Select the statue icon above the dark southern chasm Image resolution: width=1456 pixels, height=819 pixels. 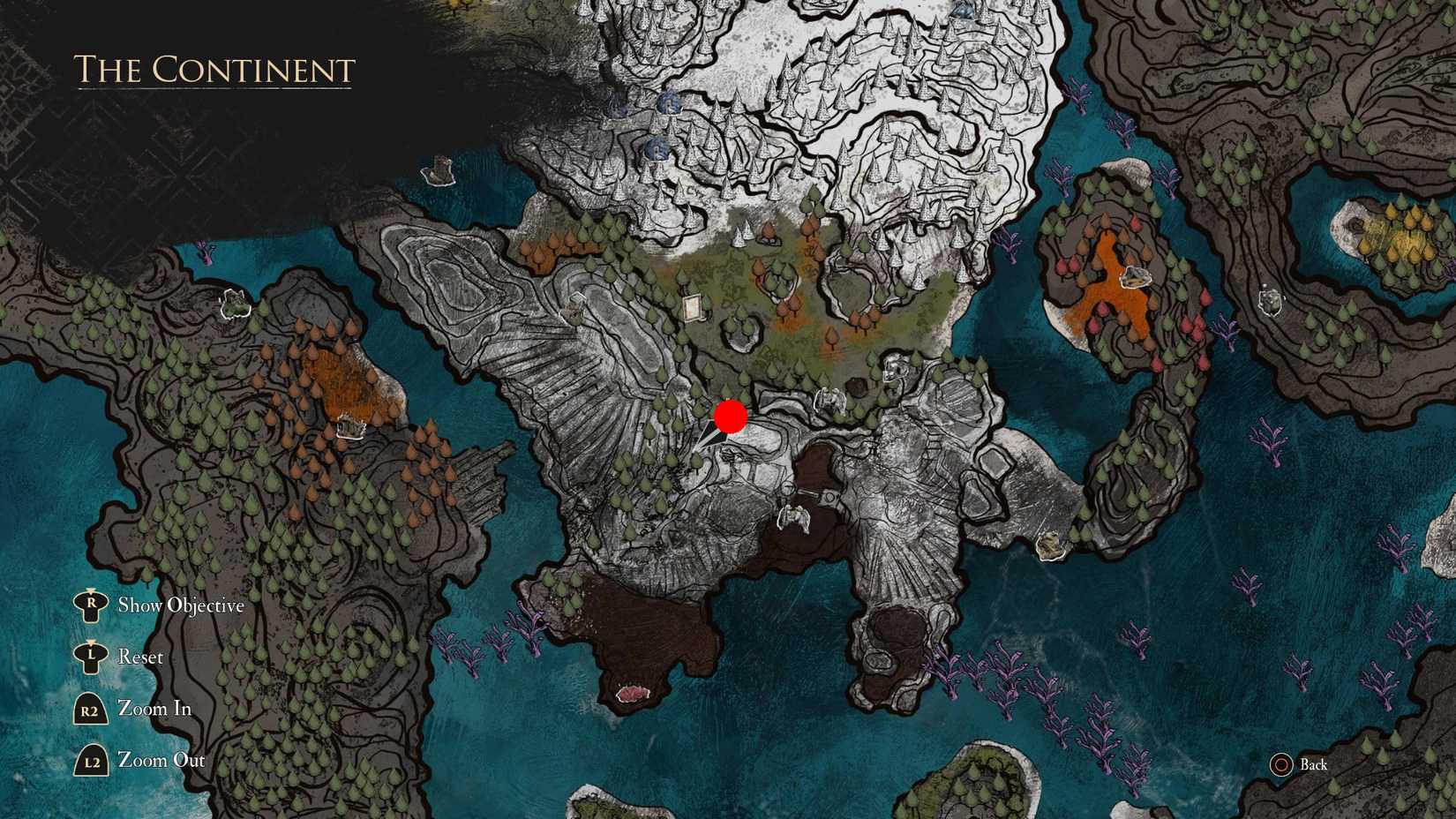click(794, 517)
